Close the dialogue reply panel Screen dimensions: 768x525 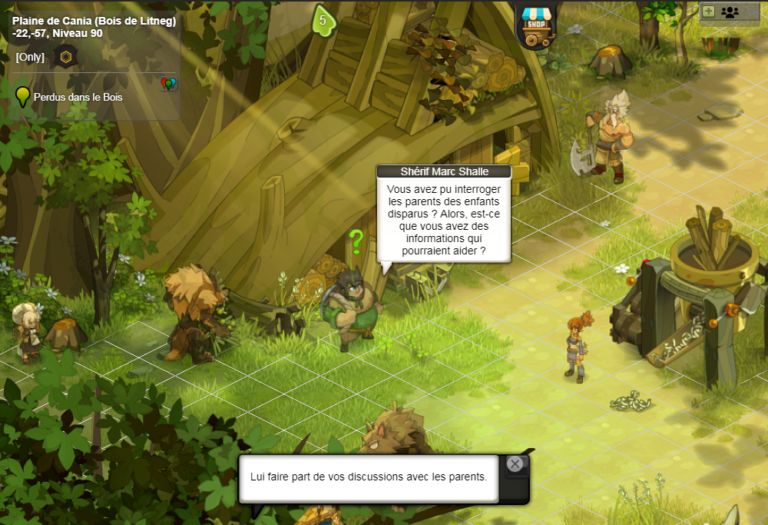(x=514, y=464)
